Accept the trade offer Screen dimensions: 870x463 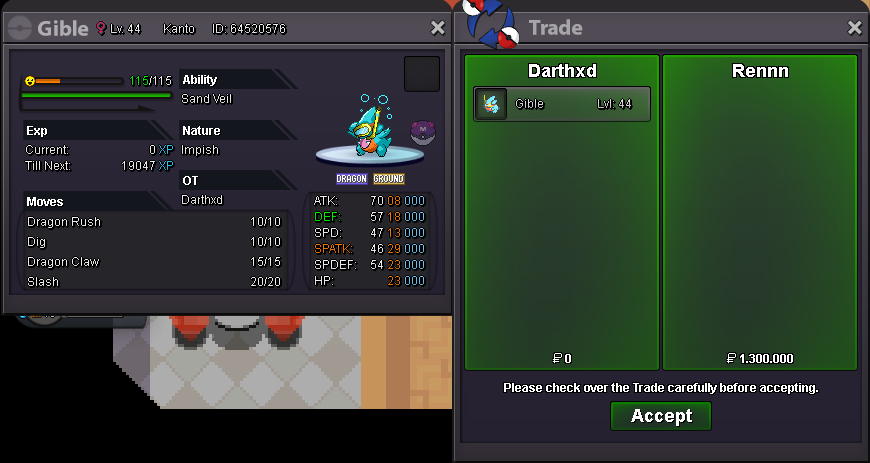click(x=660, y=416)
